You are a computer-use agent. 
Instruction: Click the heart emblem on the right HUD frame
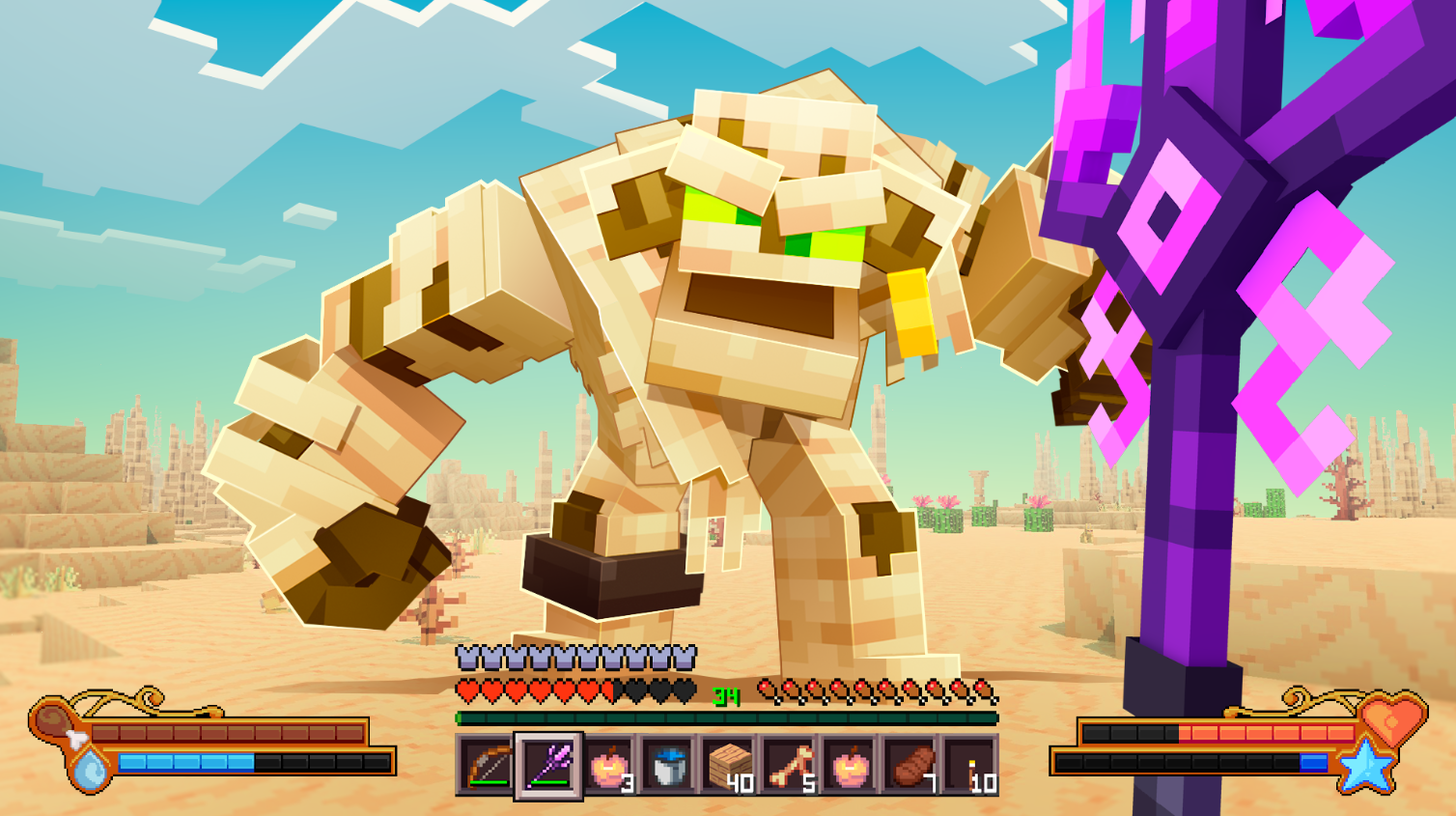coord(1390,721)
